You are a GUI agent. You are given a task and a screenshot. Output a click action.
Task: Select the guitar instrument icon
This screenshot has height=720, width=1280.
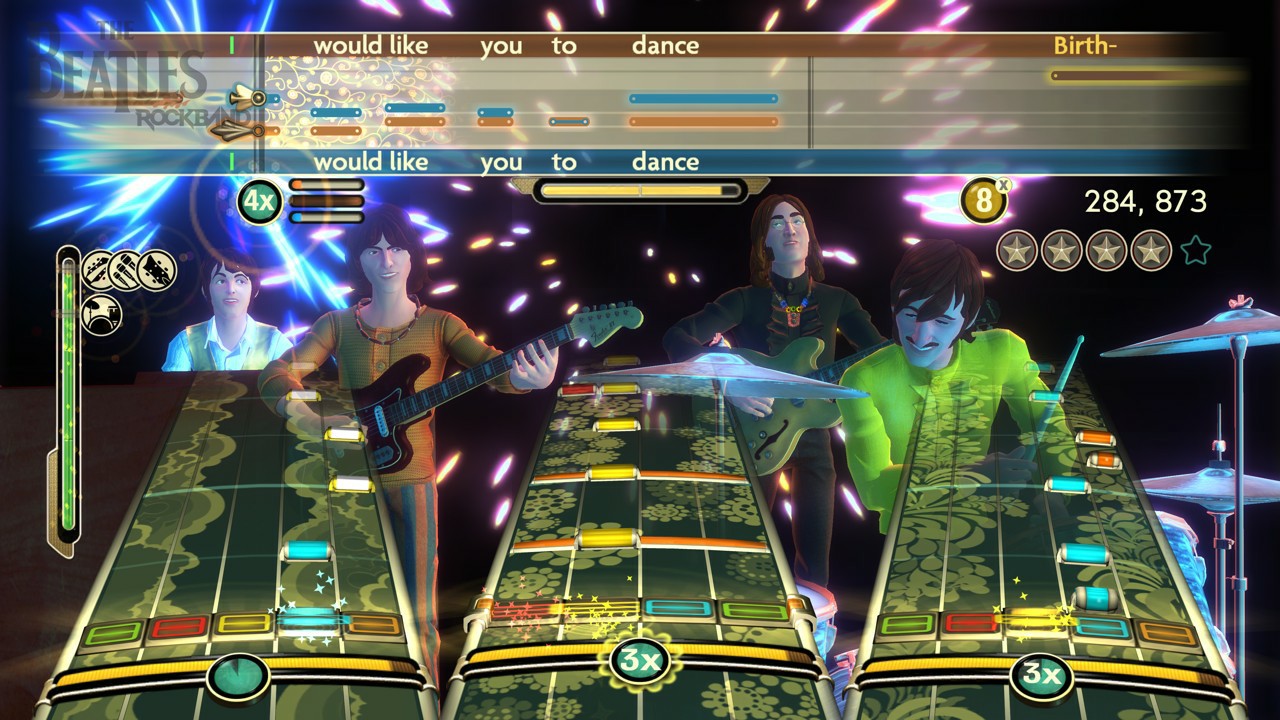click(95, 268)
